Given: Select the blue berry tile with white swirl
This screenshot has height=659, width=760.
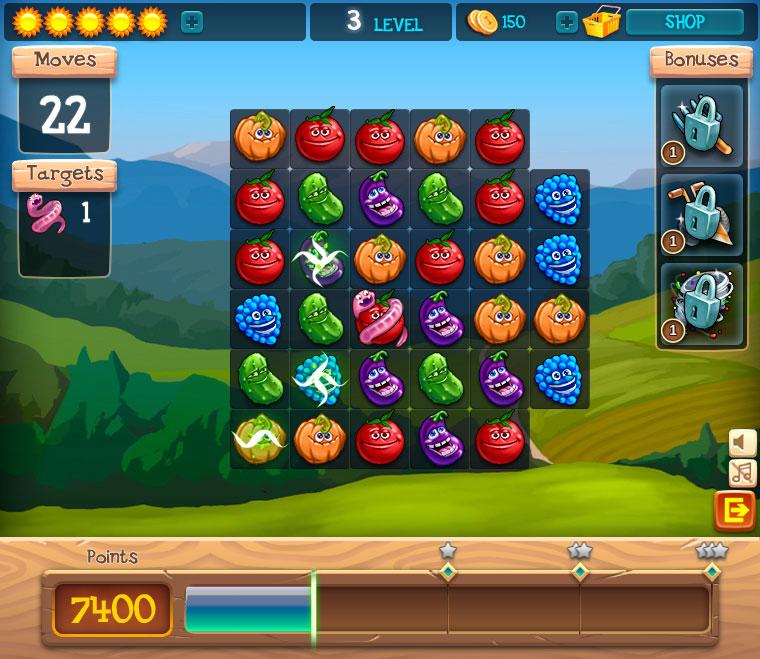Looking at the screenshot, I should pyautogui.click(x=319, y=379).
